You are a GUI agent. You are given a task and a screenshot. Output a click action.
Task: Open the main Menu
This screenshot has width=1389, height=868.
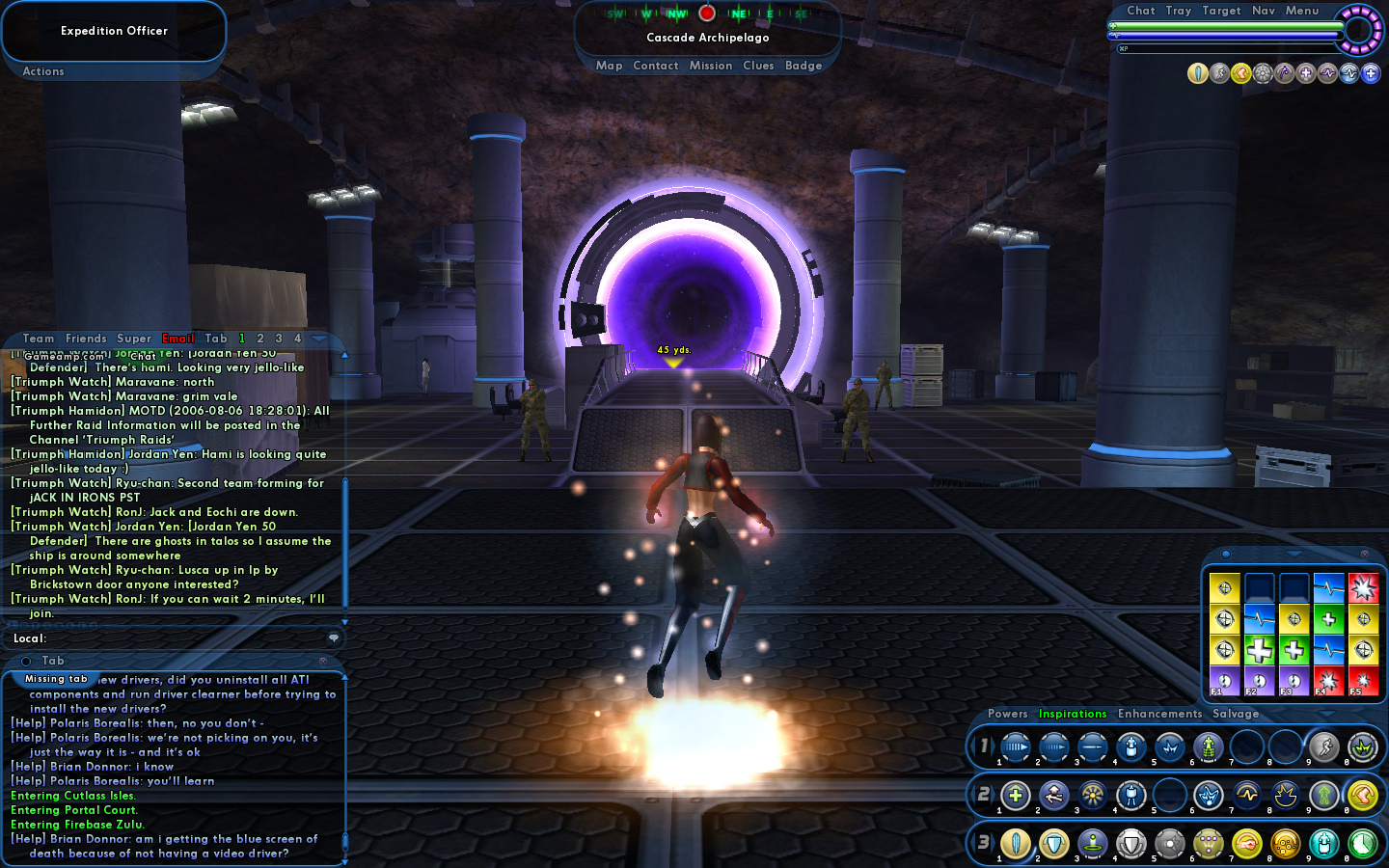(1302, 11)
